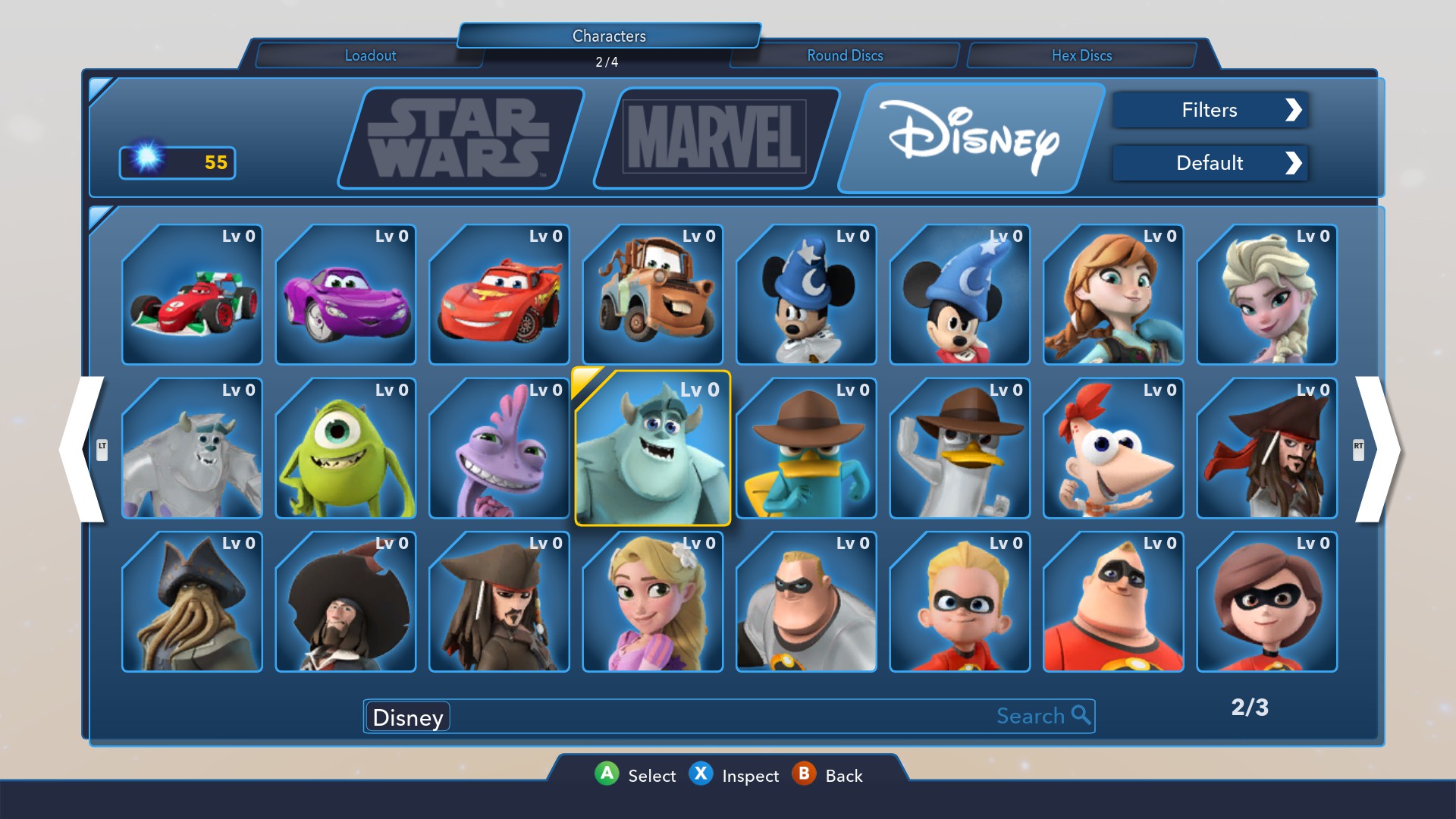The image size is (1456, 819).
Task: Open the Hex Discs tab
Action: pyautogui.click(x=1081, y=55)
